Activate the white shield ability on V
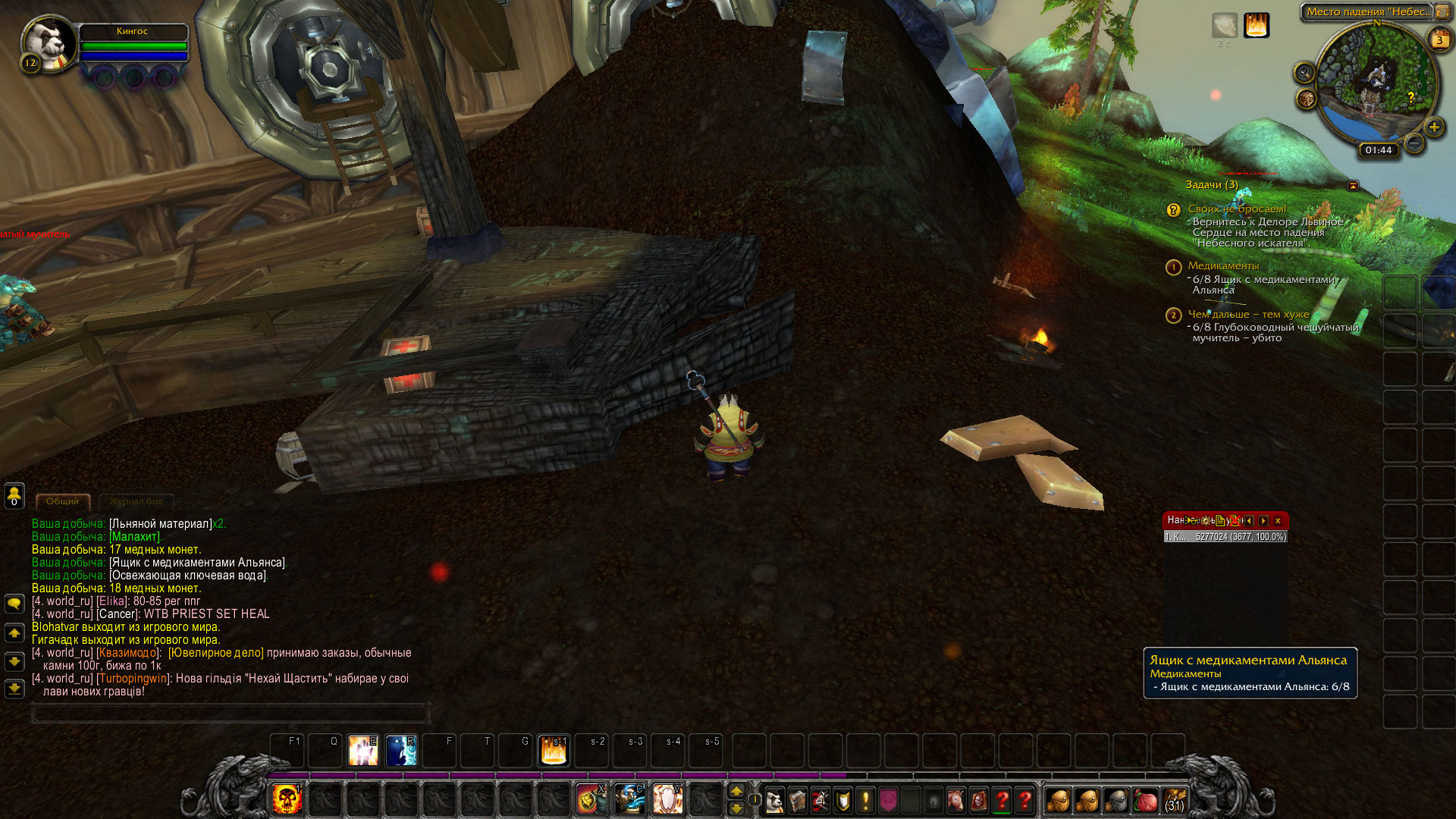Screen dimensions: 1456x819 [667, 799]
